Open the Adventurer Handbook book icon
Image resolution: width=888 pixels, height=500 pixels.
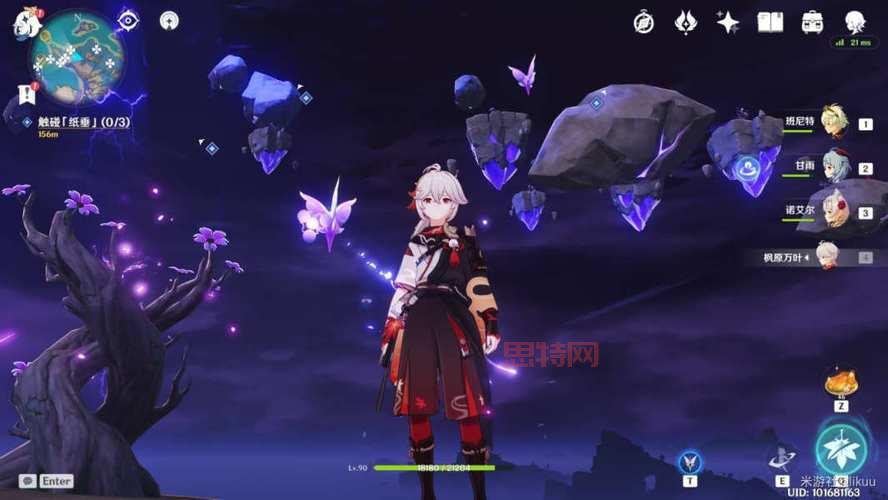(x=770, y=22)
